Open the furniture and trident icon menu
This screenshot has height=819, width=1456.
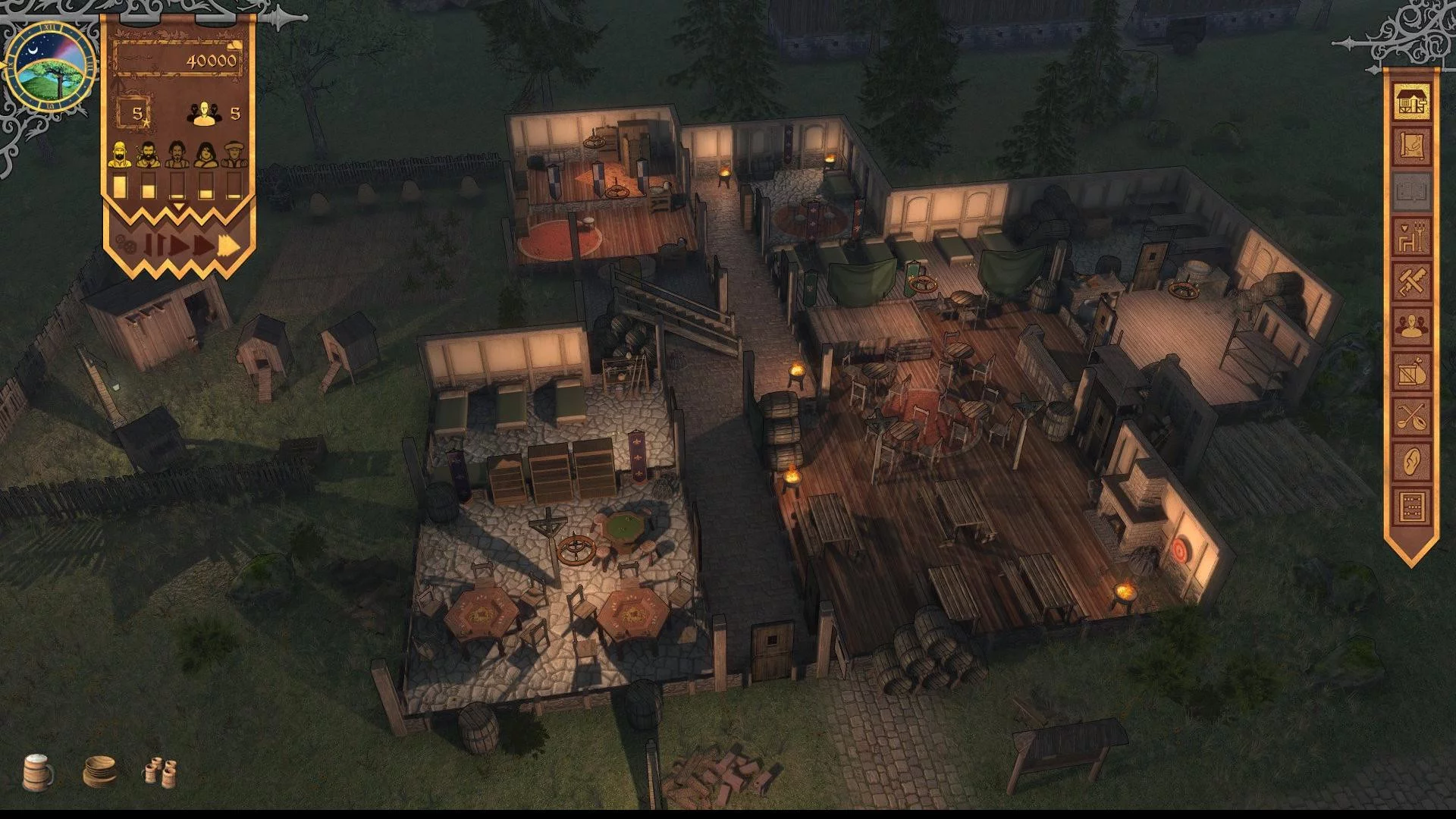tap(1411, 237)
